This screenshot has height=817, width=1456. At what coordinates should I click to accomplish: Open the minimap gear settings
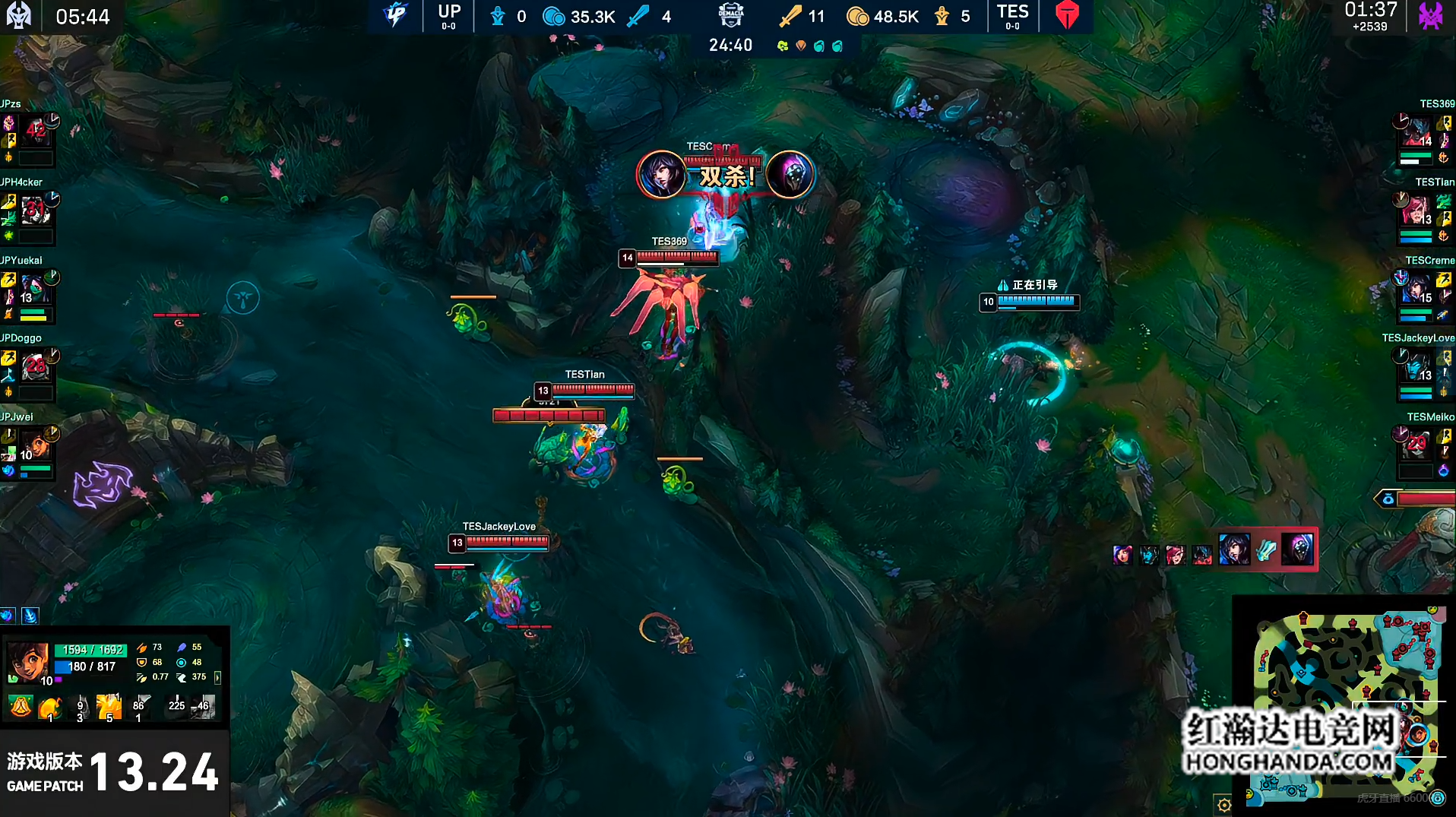click(x=1223, y=805)
